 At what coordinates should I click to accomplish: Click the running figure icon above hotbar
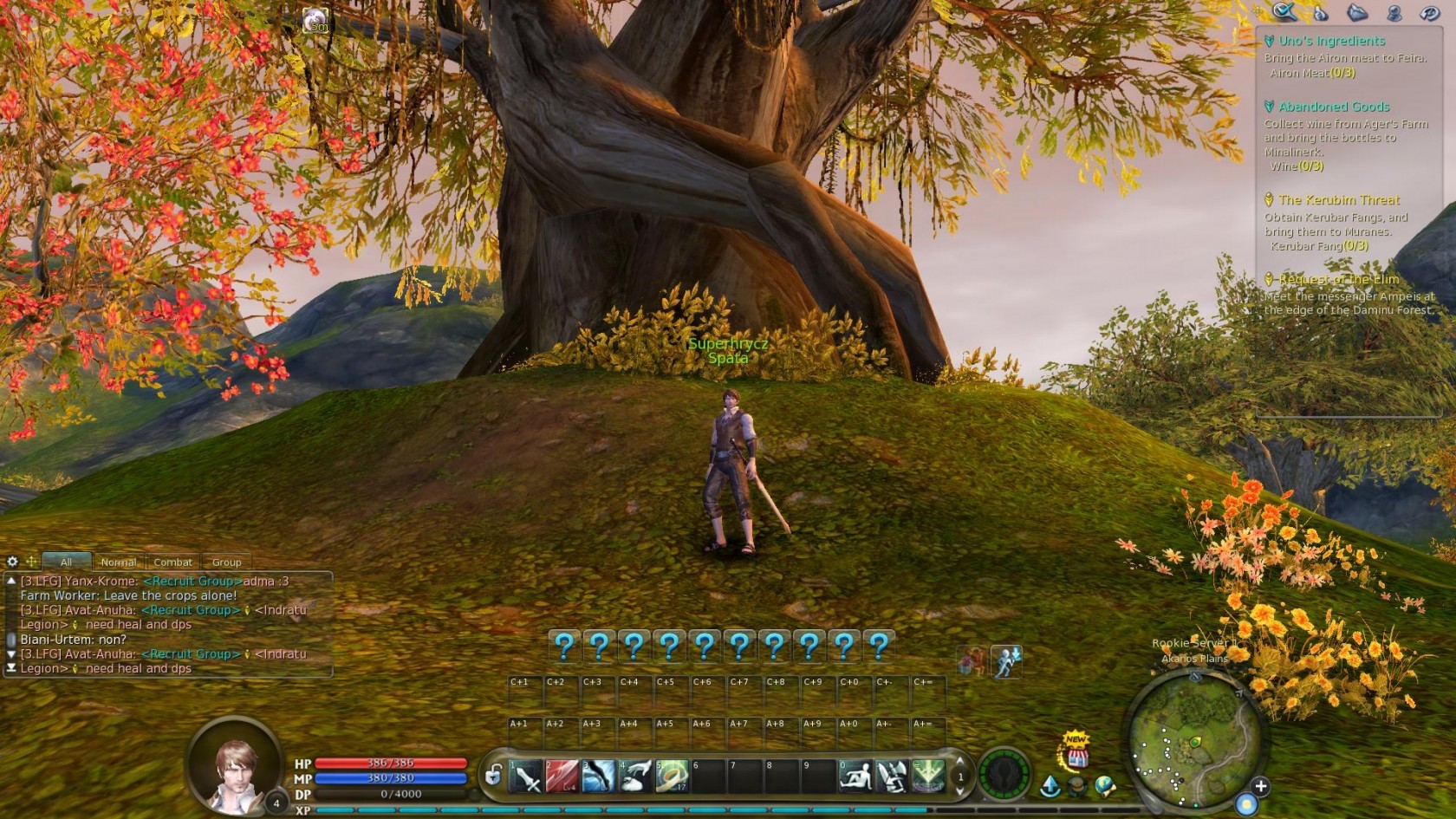[1006, 662]
